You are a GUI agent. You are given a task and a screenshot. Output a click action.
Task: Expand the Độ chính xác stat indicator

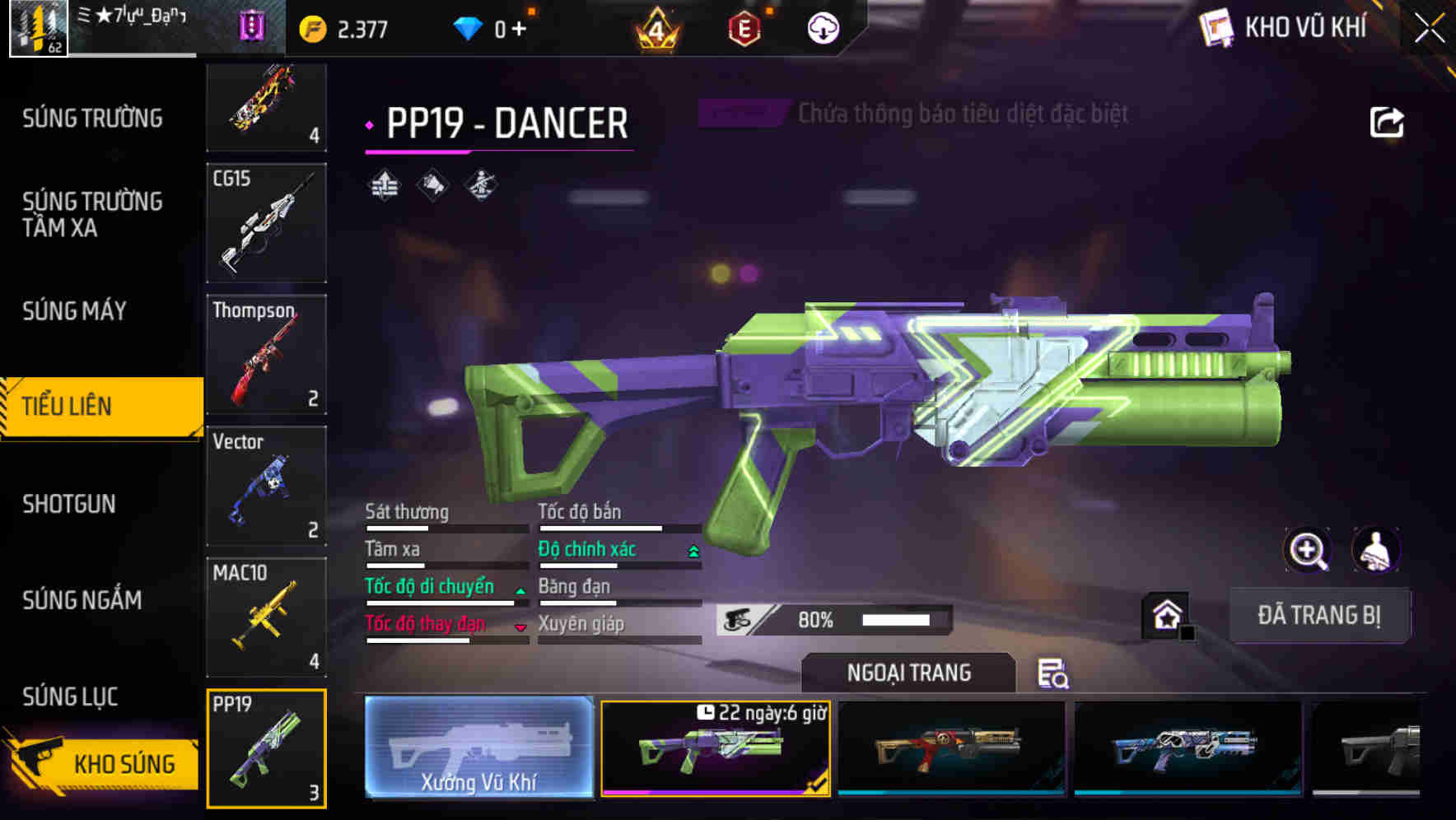[x=690, y=548]
